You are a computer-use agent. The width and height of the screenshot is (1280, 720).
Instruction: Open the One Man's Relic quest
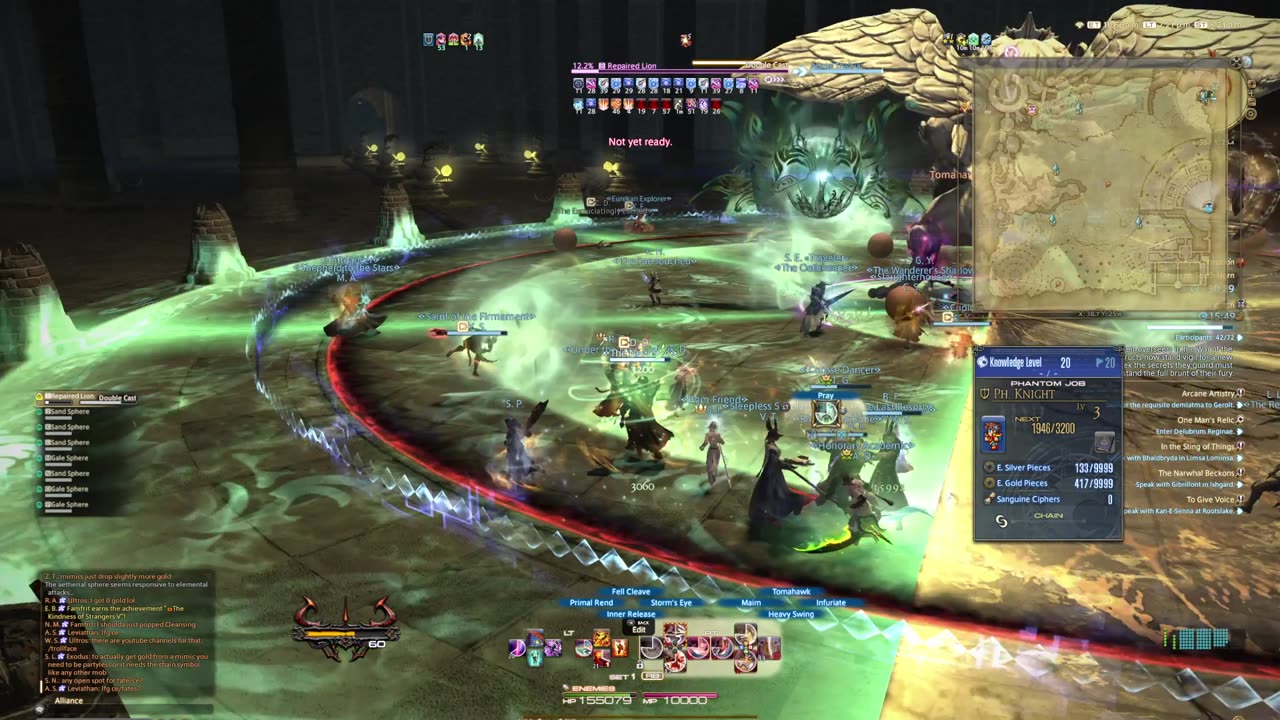tap(1206, 420)
